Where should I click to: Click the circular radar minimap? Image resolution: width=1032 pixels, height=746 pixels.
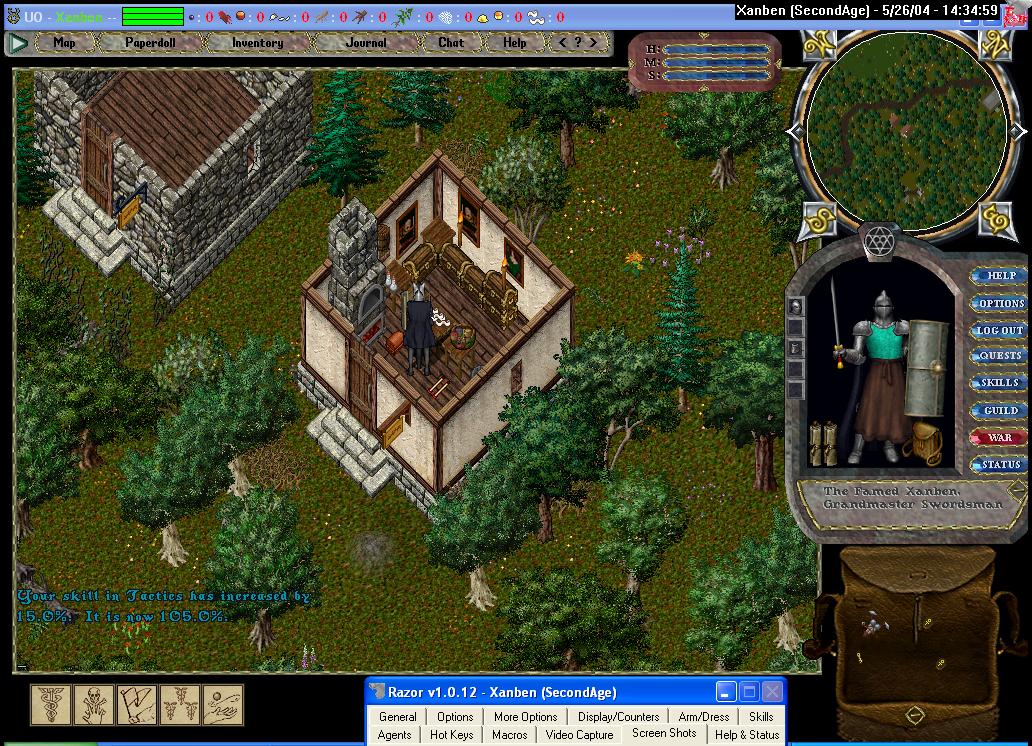pos(907,130)
